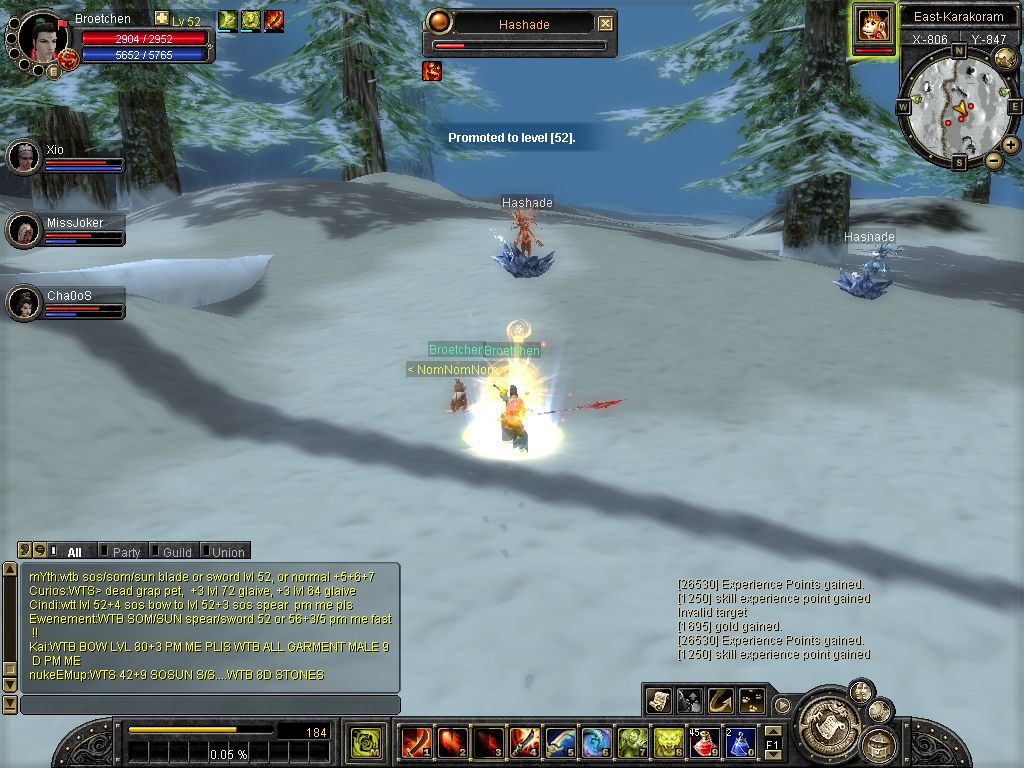Select party member MissJoker's portrait

point(23,230)
